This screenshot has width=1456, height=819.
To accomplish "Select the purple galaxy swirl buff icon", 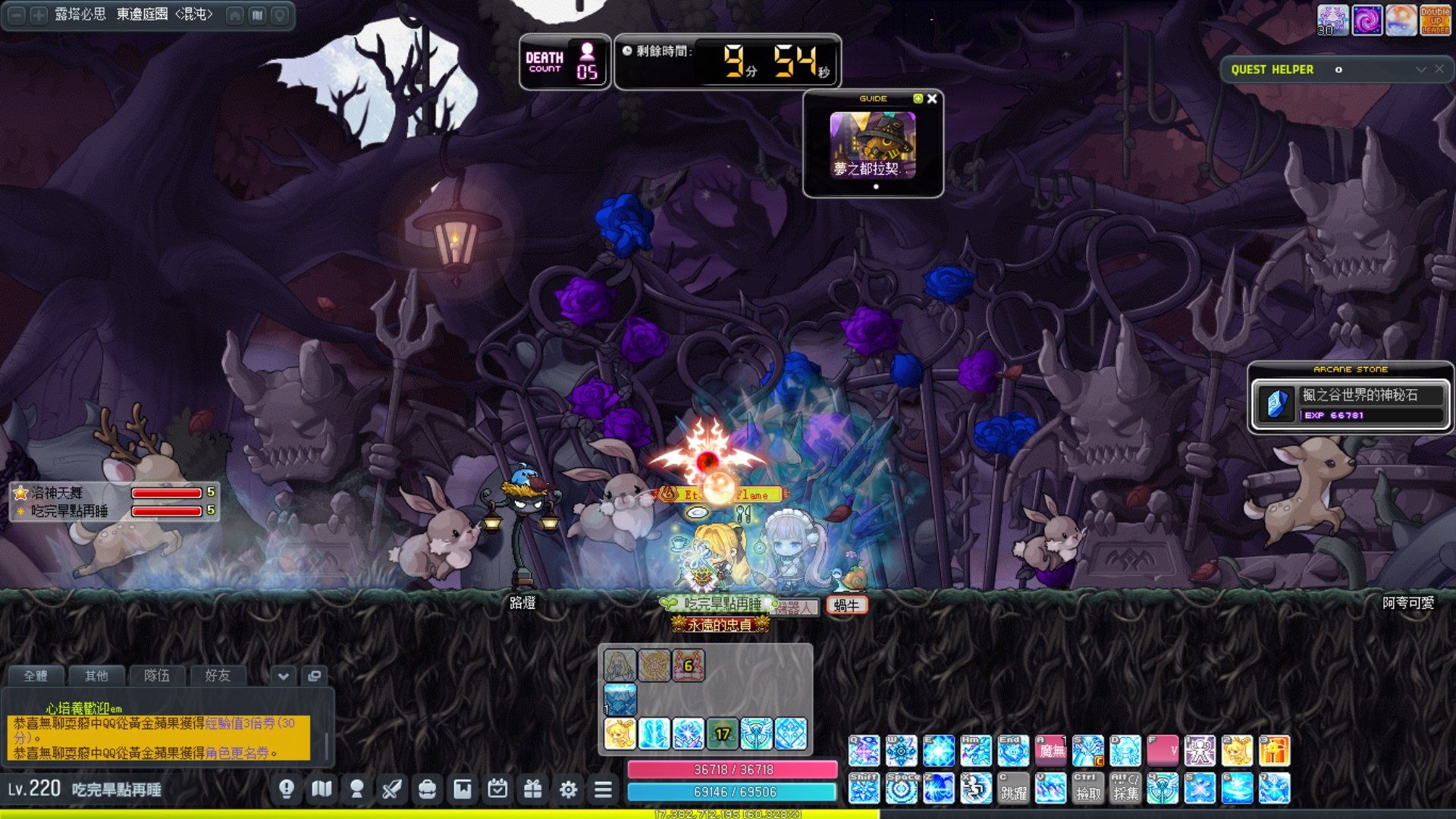I will (x=1367, y=20).
